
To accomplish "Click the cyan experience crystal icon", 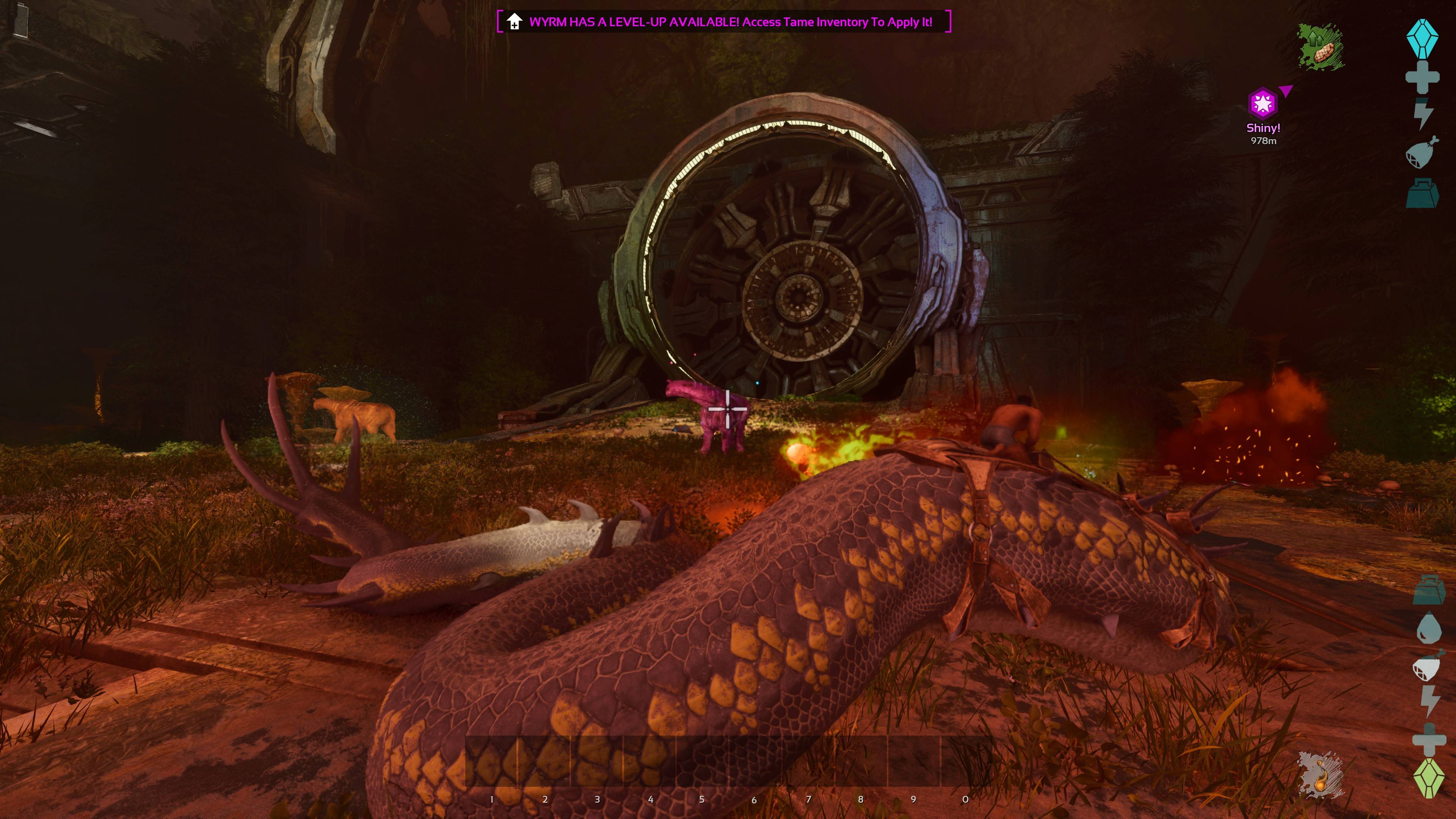I will click(1422, 38).
